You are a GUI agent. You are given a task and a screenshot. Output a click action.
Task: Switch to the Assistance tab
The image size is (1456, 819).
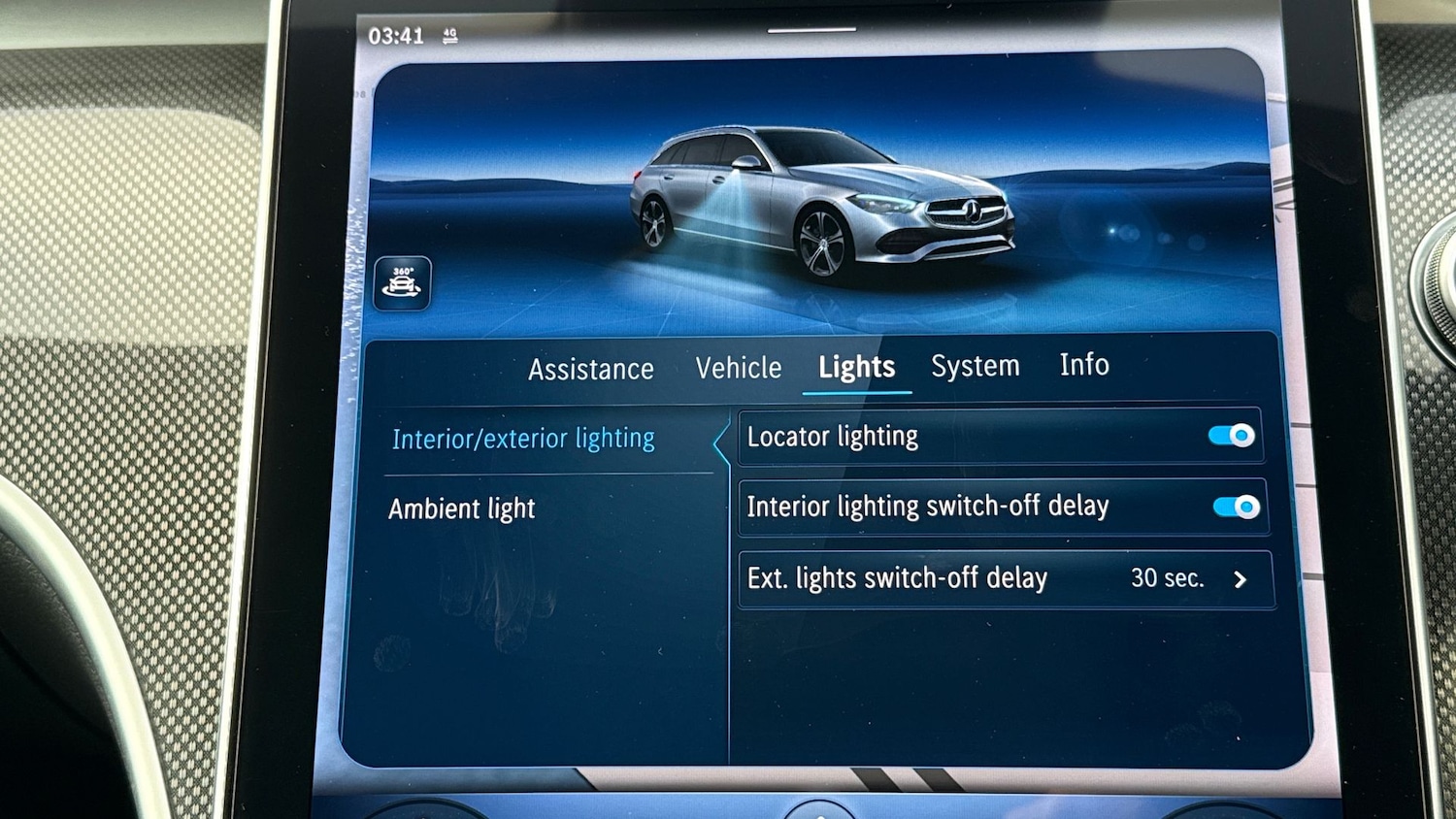589,369
